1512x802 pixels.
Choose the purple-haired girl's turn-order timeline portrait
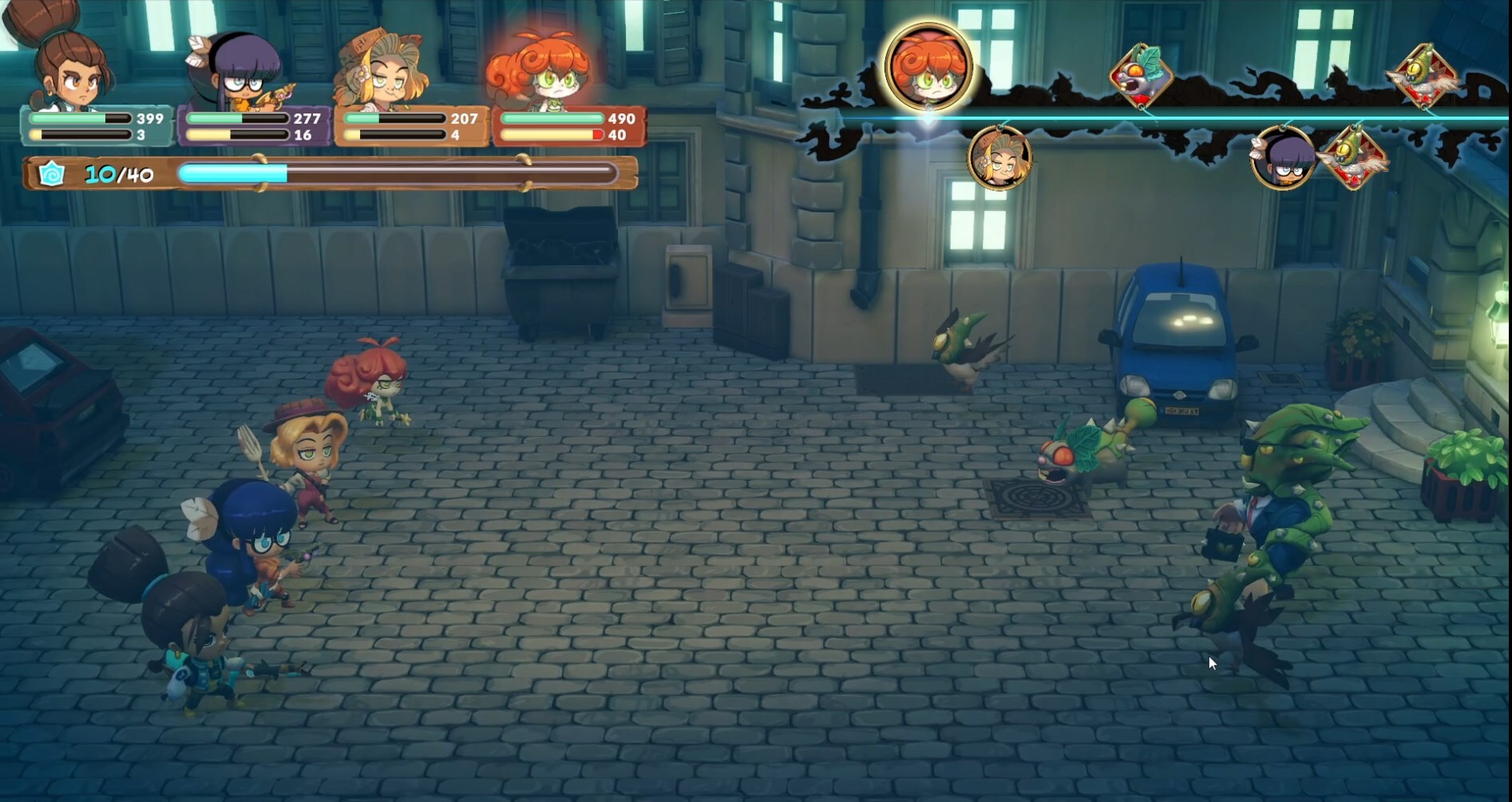(x=1282, y=158)
